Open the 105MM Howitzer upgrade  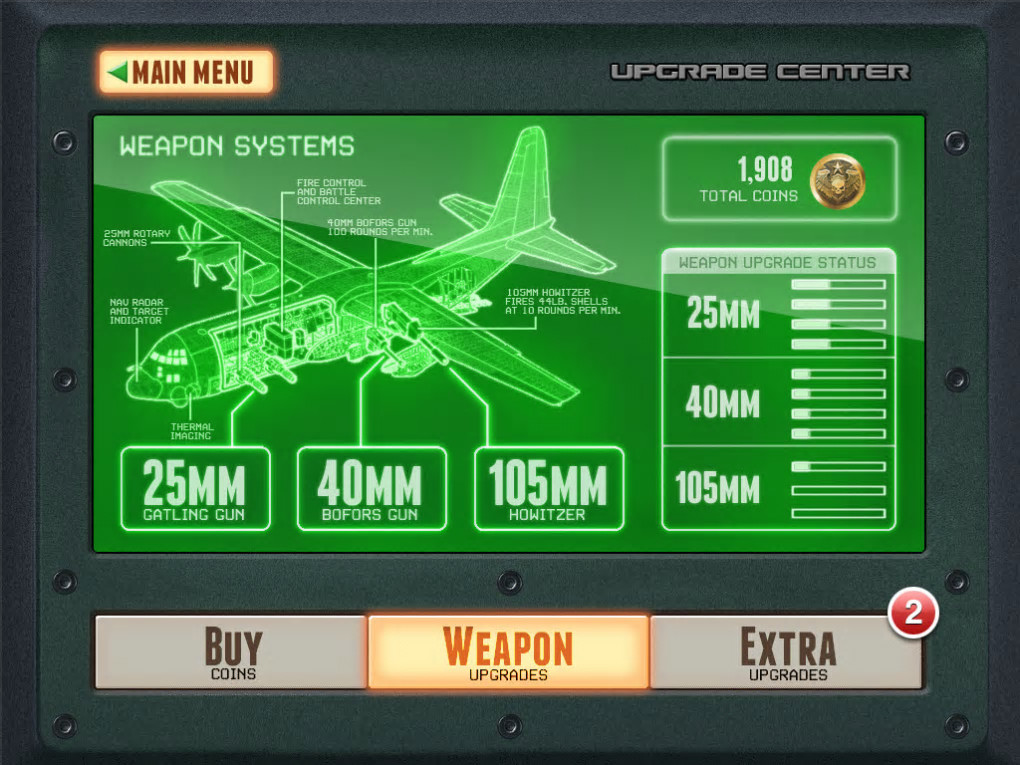[549, 489]
